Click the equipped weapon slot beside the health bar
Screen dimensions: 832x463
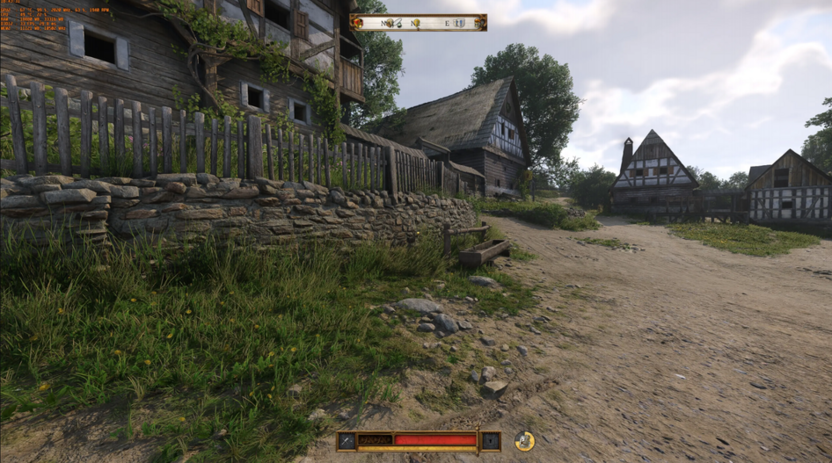[346, 440]
